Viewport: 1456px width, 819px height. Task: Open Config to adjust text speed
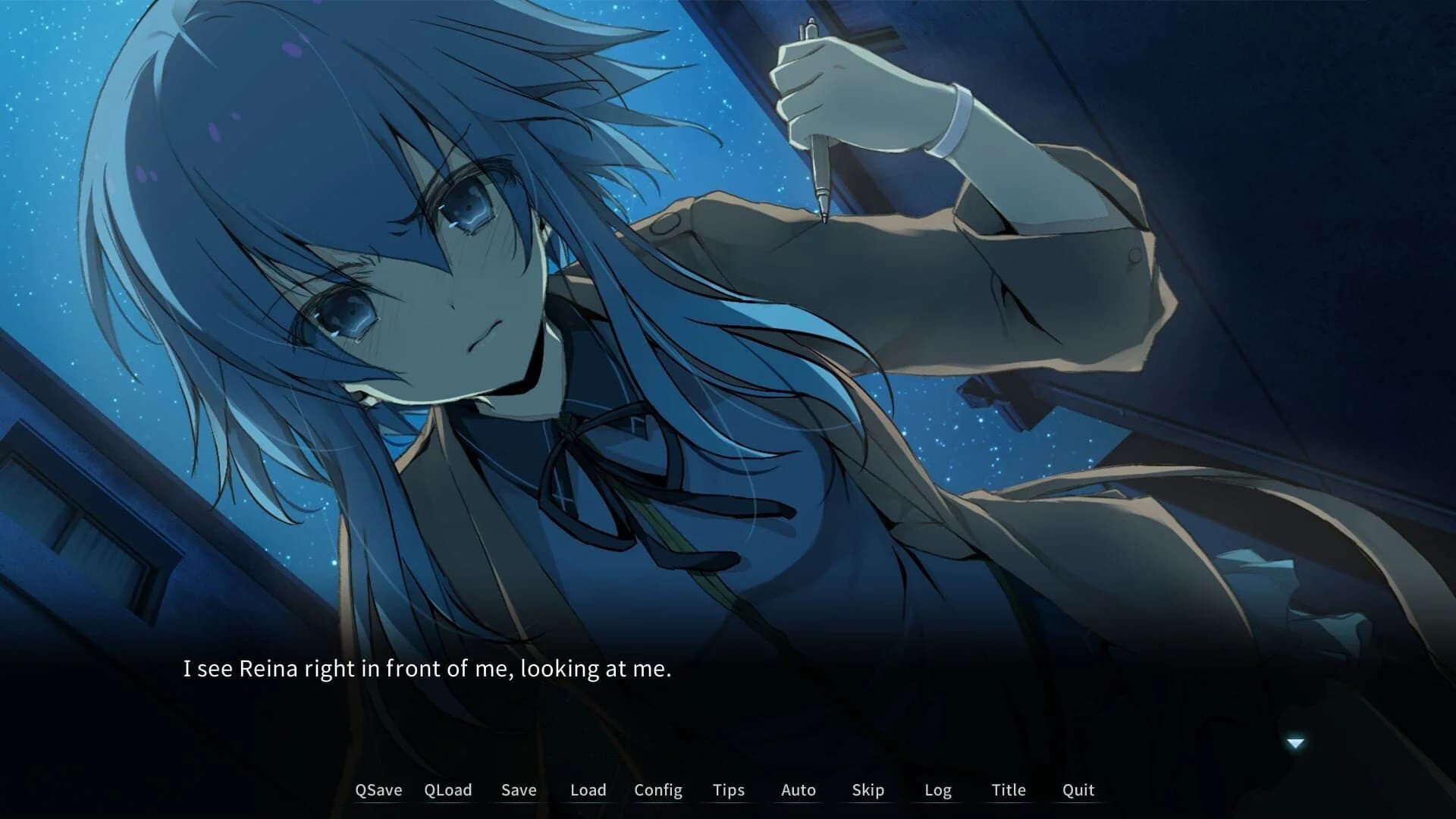658,789
